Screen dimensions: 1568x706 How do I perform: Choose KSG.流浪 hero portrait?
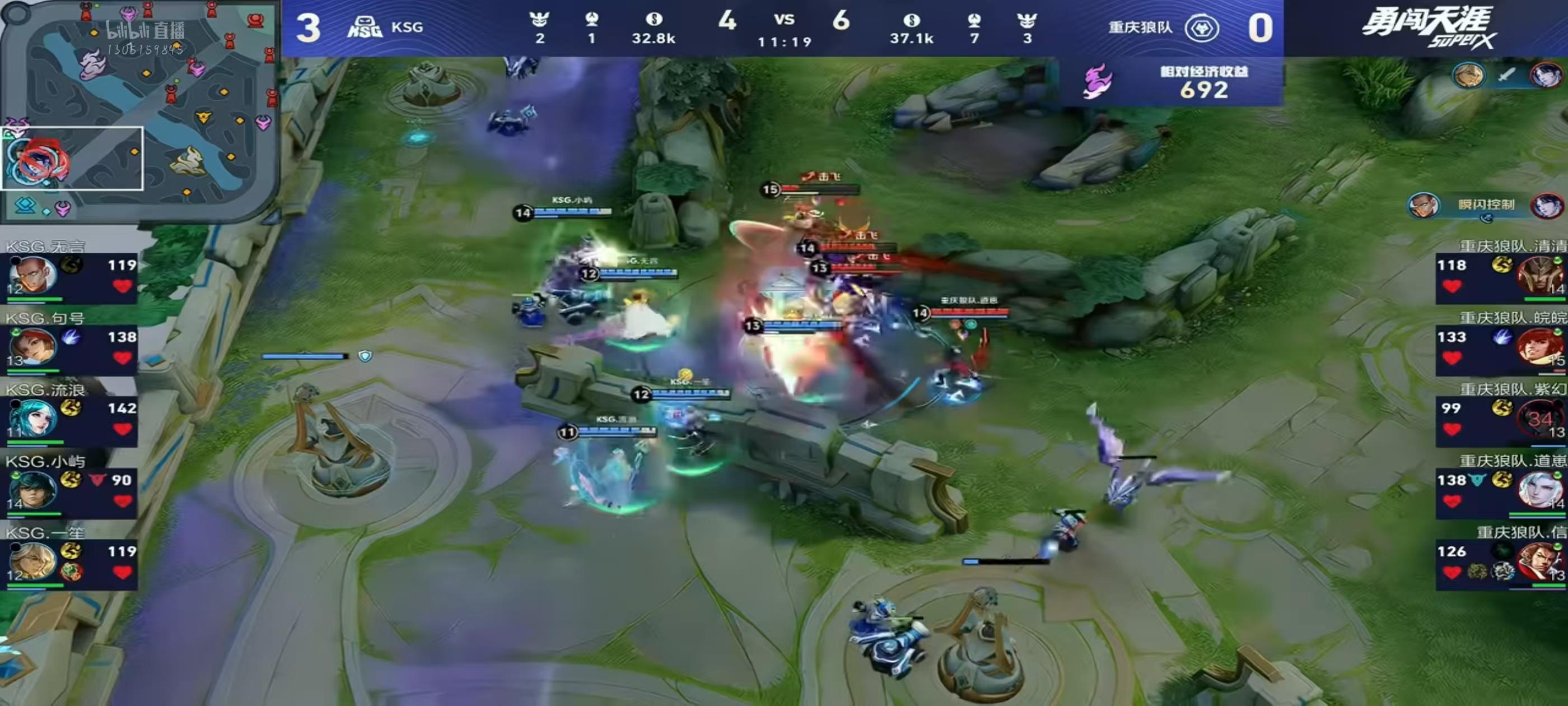click(32, 419)
